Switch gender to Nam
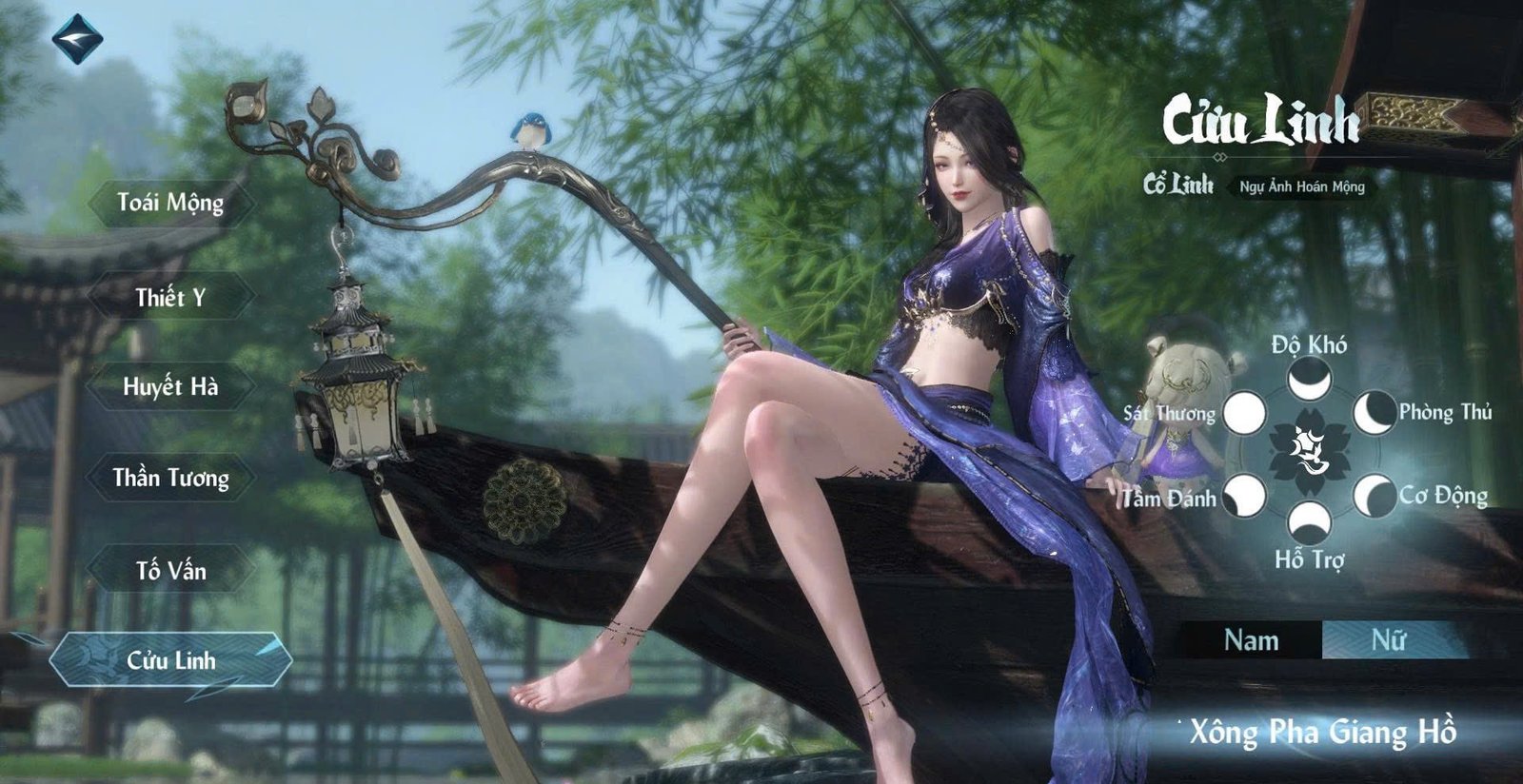1523x784 pixels. click(x=1251, y=640)
